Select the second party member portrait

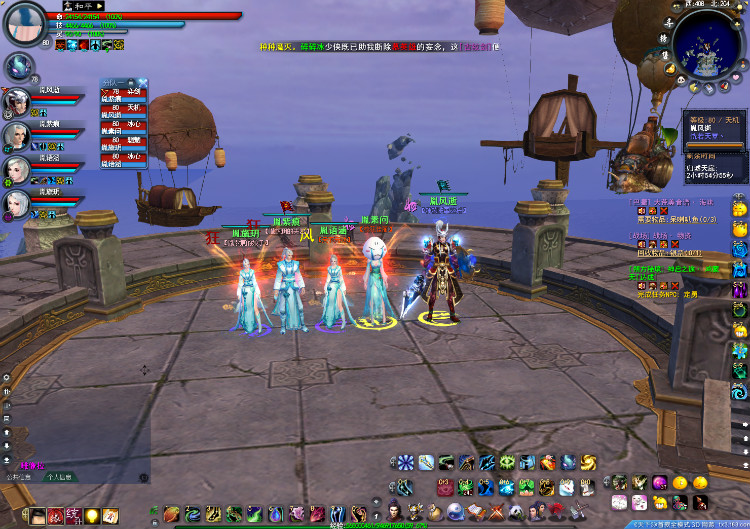[16, 135]
